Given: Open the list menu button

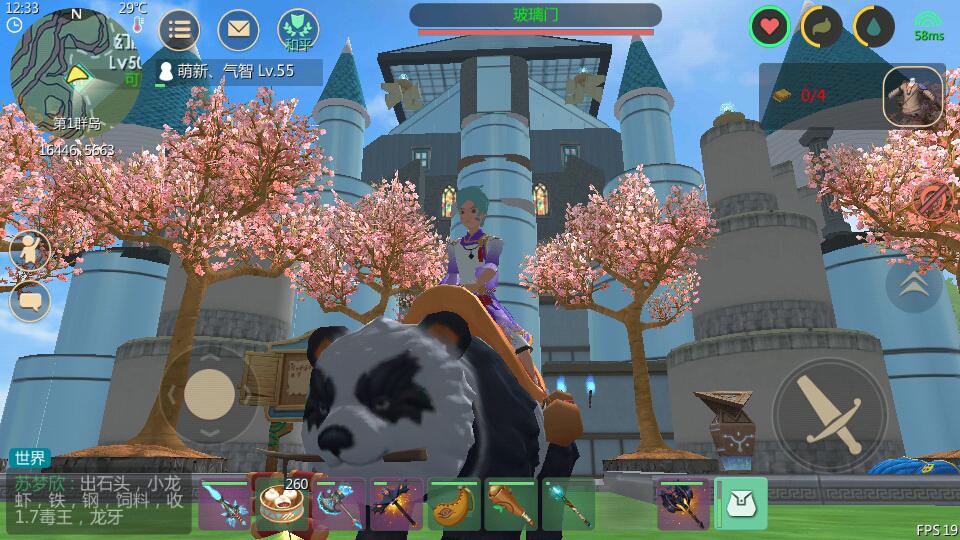Looking at the screenshot, I should click(179, 30).
